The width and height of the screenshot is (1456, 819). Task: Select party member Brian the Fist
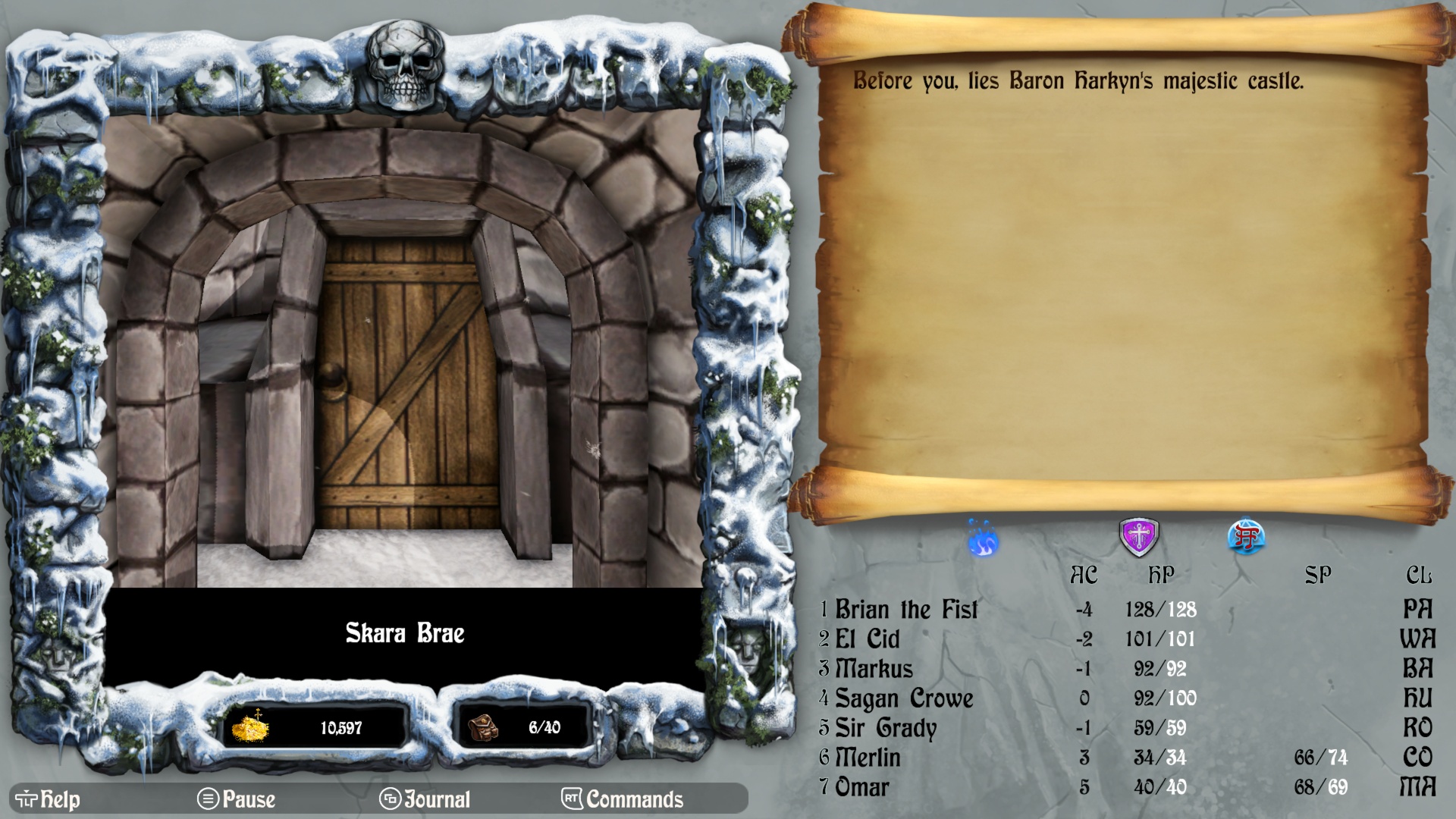point(906,610)
